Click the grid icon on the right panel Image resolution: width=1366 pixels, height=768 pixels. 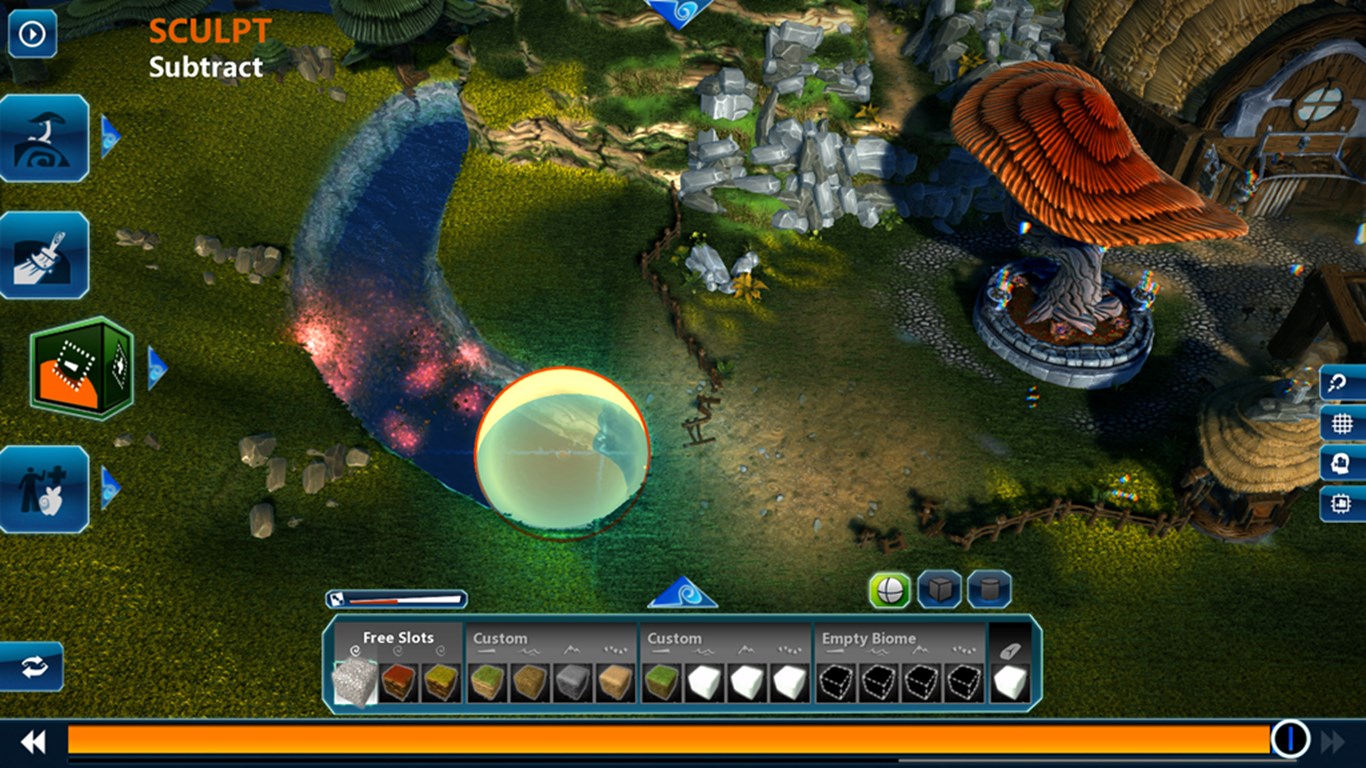[1340, 423]
